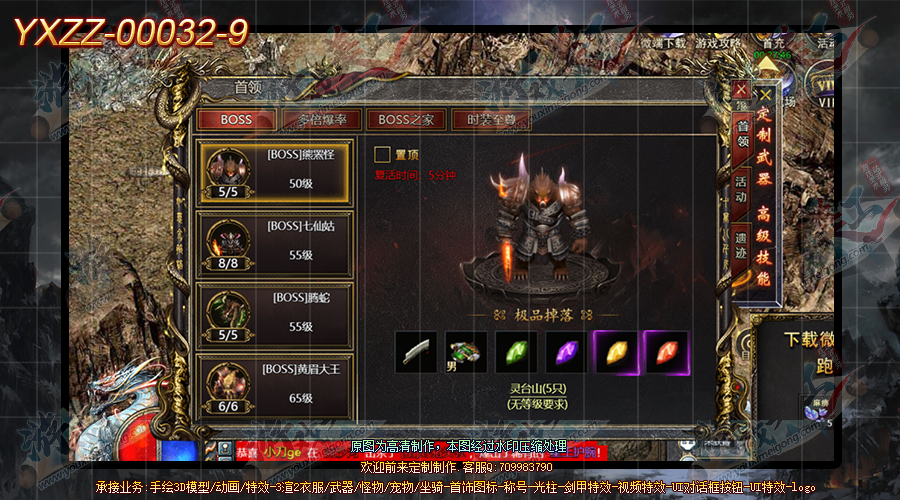Screen dimensions: 900x500
Task: Choose the 七仙姑 boss entry
Action: click(x=275, y=243)
